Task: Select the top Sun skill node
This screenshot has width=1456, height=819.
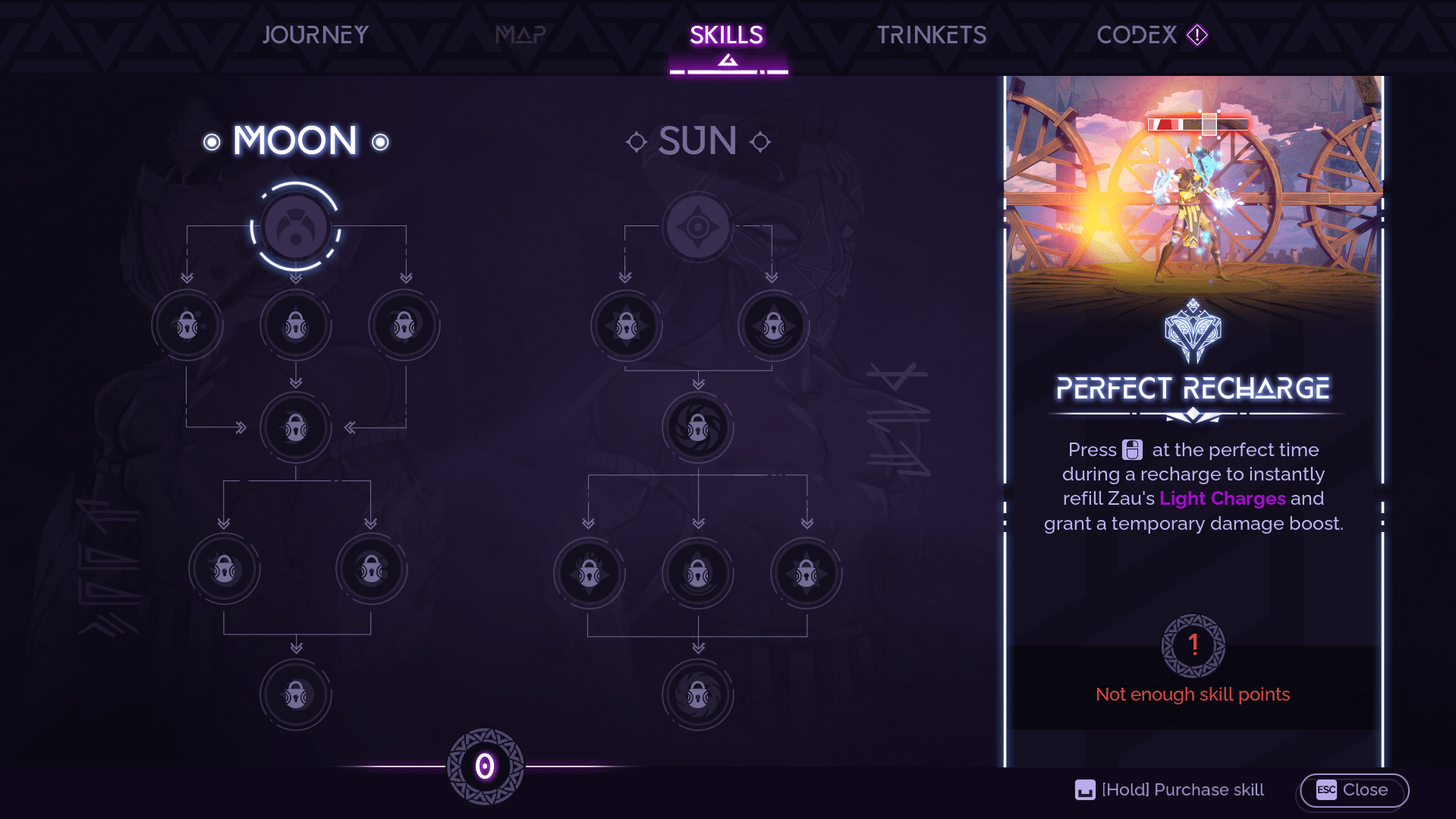Action: tap(698, 227)
